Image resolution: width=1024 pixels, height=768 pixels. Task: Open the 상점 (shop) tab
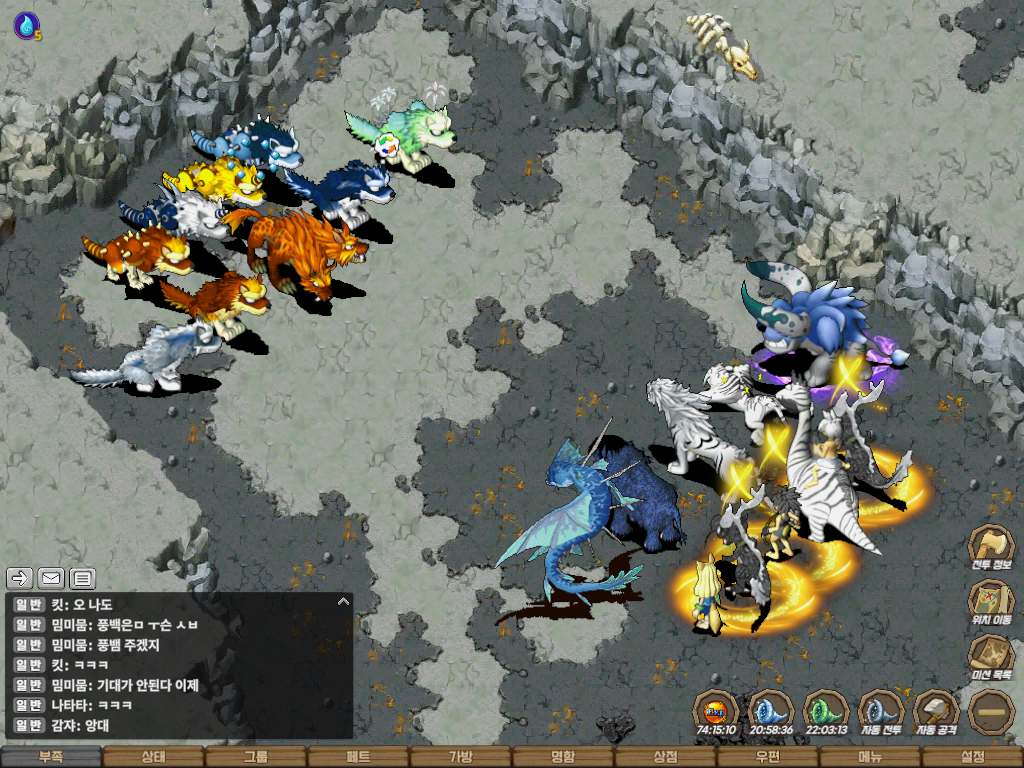coord(665,757)
